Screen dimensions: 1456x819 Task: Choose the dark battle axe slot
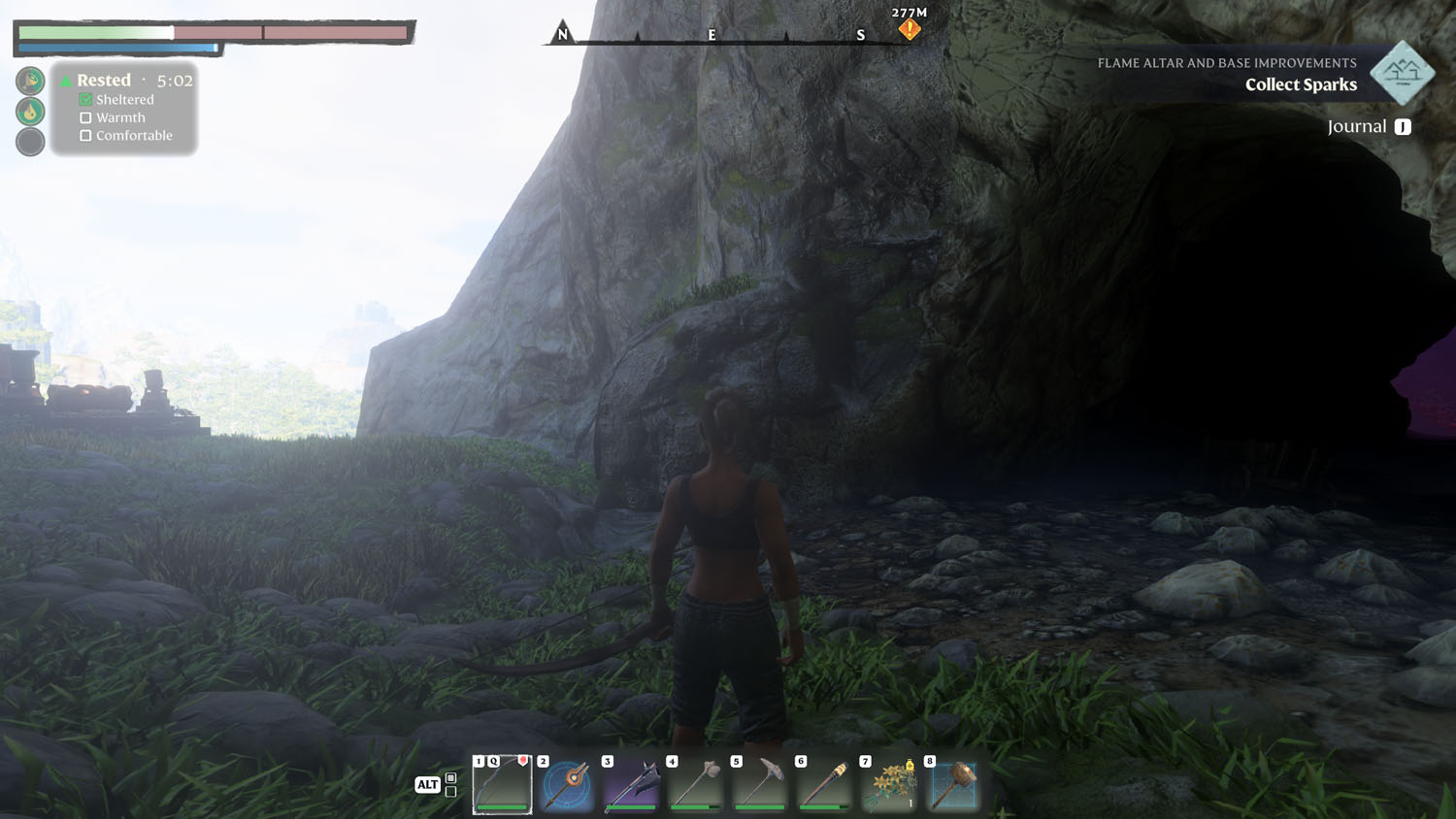click(631, 784)
